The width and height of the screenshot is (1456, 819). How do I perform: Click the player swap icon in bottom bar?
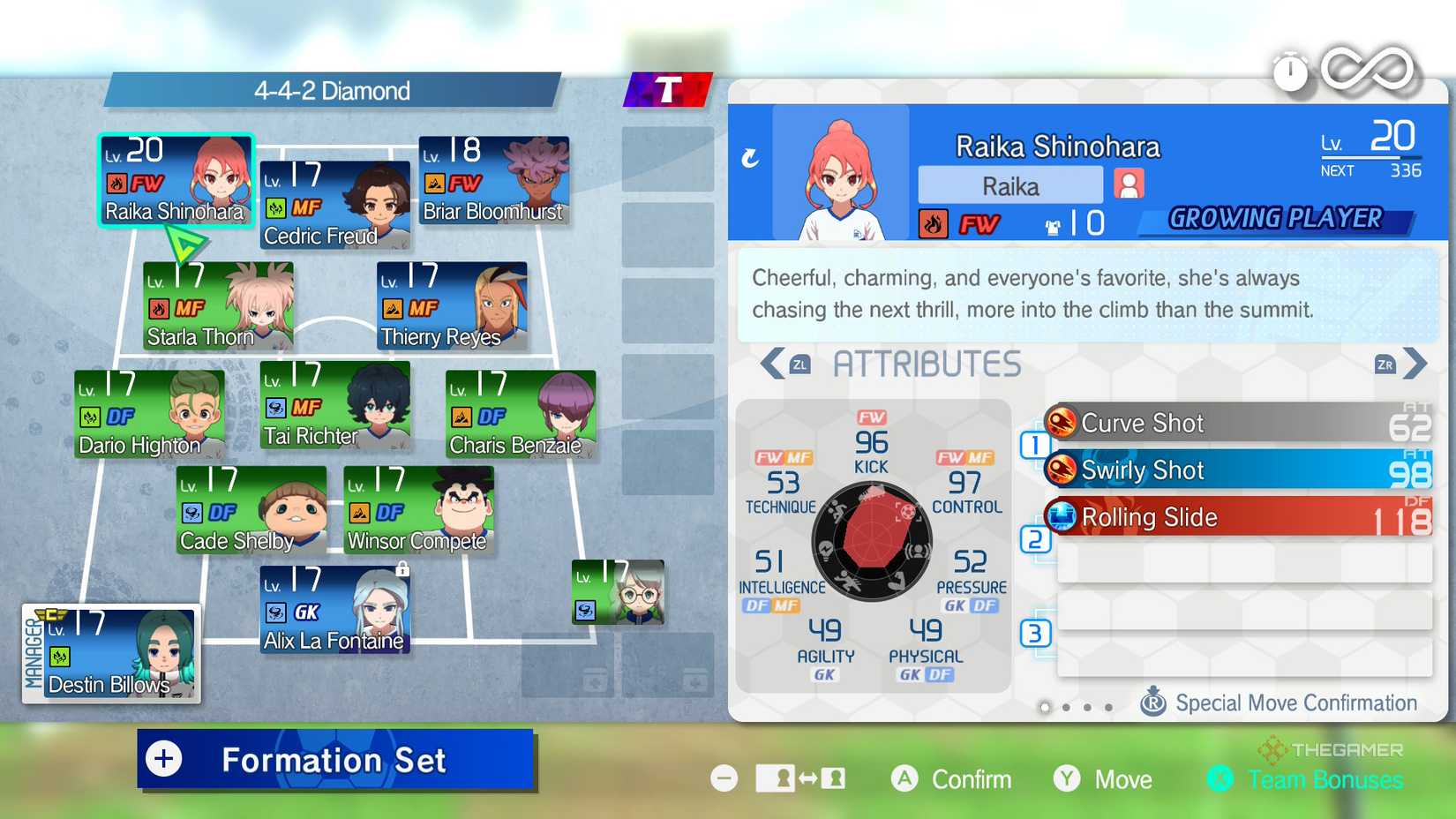tap(801, 779)
